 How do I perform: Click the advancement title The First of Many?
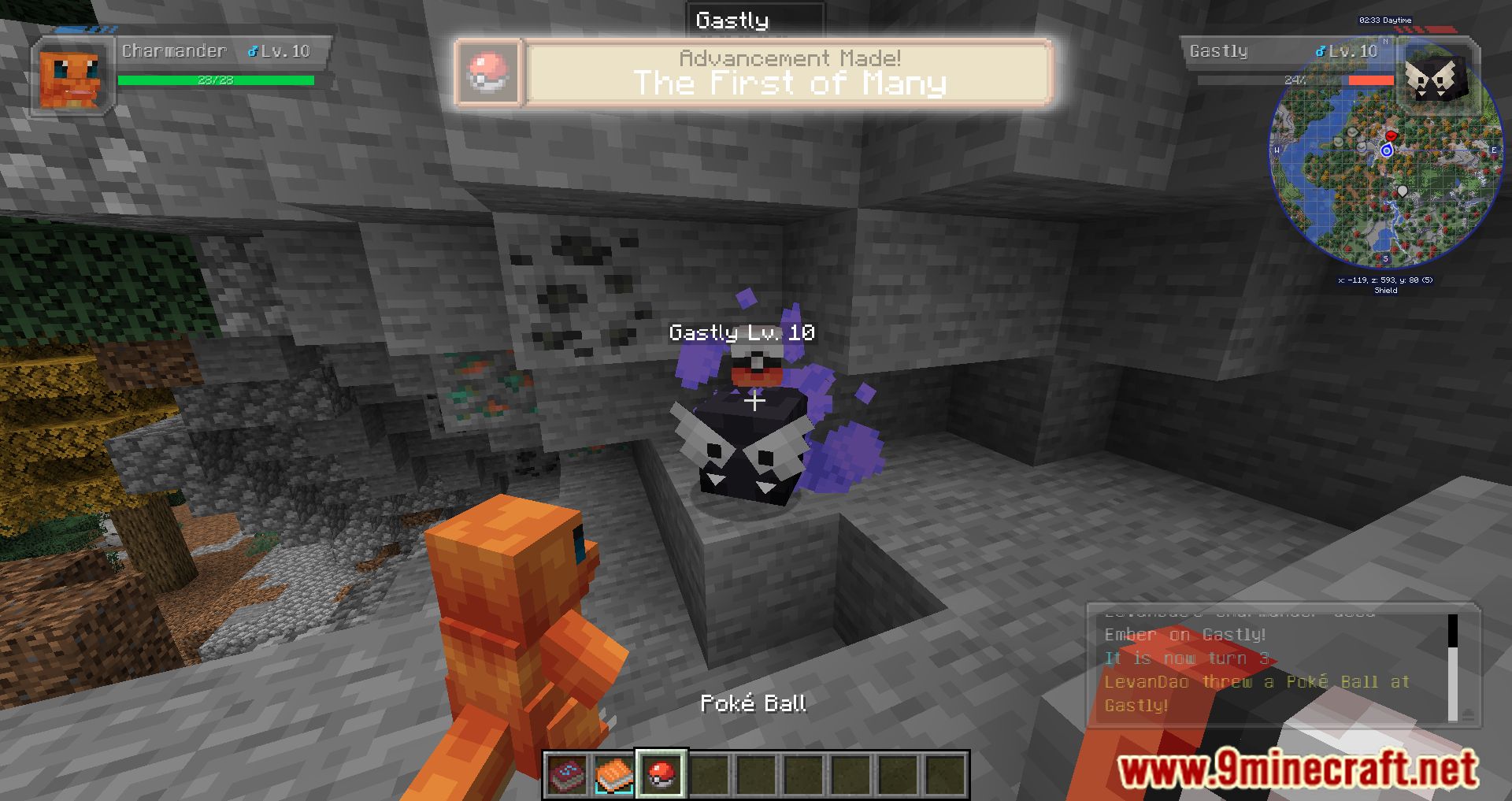789,83
